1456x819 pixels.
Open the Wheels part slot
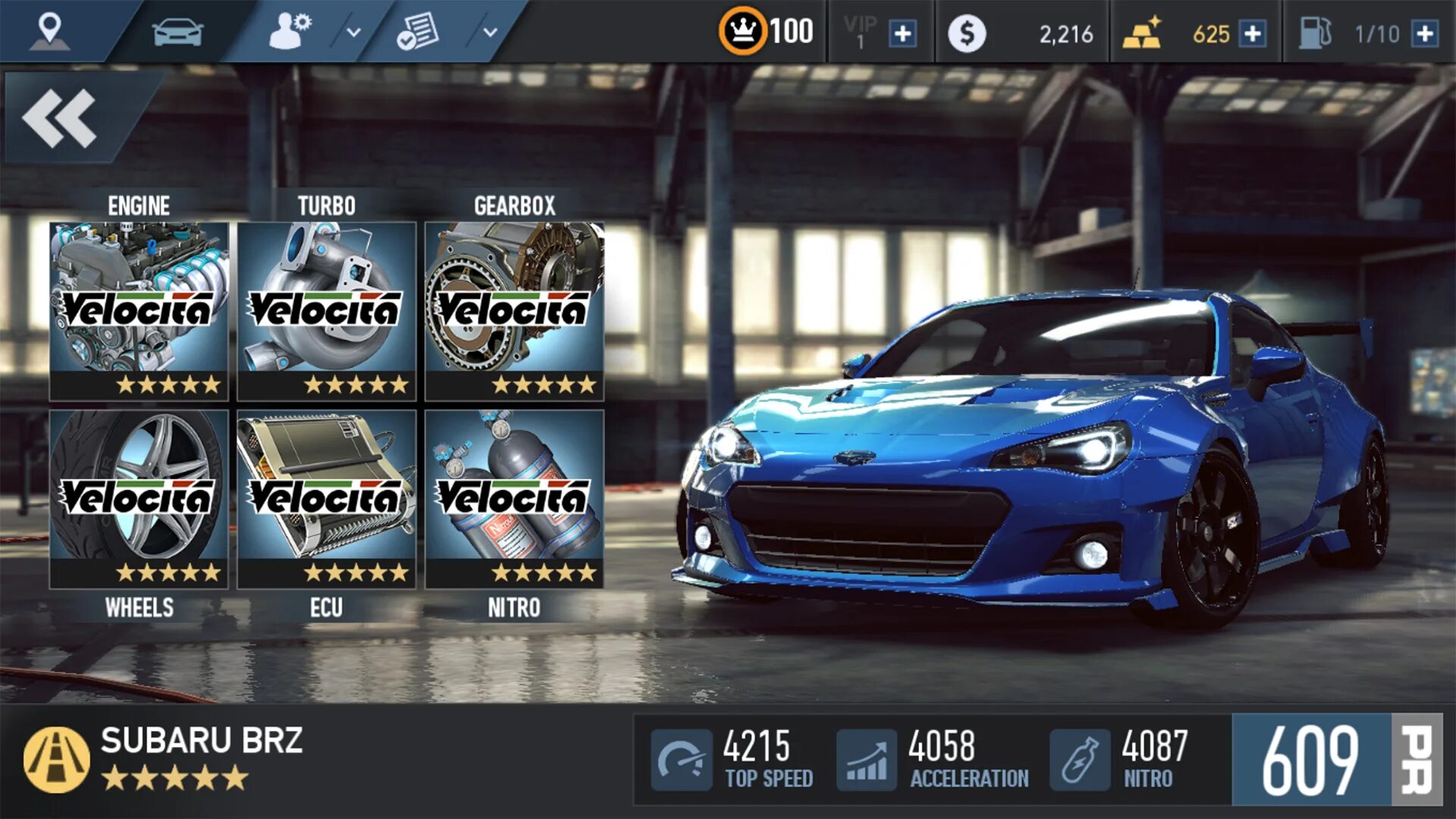pos(139,499)
